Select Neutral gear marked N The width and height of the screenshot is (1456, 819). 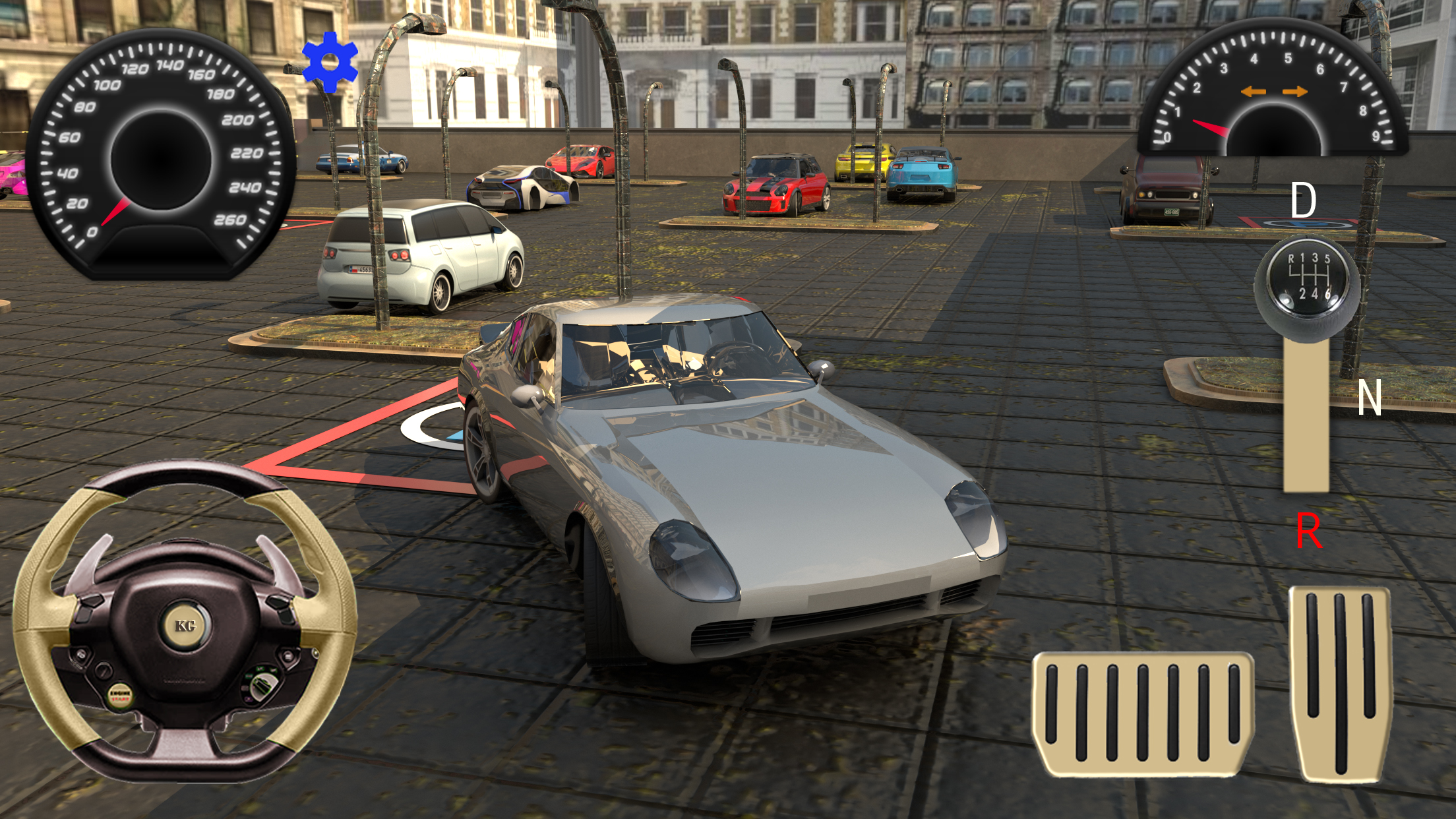[x=1369, y=398]
